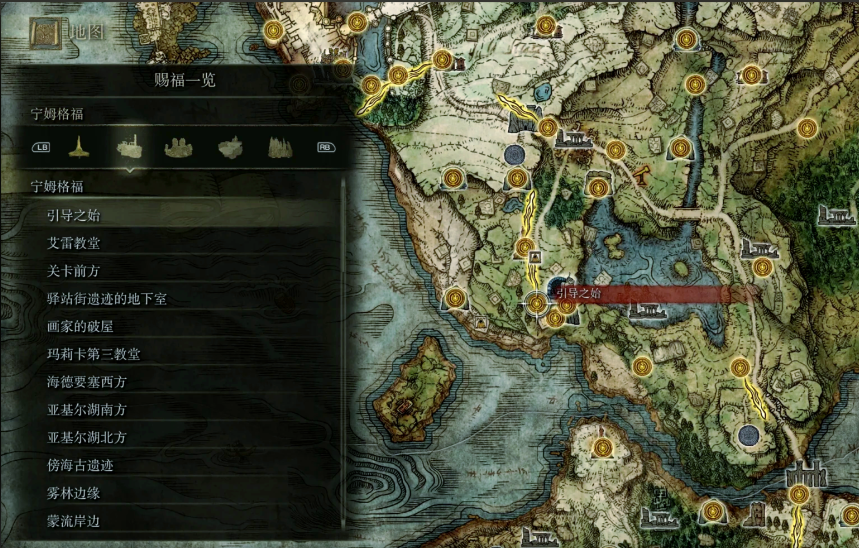This screenshot has height=548, width=859.
Task: Choose 艾雷教堂 from the grace list
Action: (x=74, y=243)
